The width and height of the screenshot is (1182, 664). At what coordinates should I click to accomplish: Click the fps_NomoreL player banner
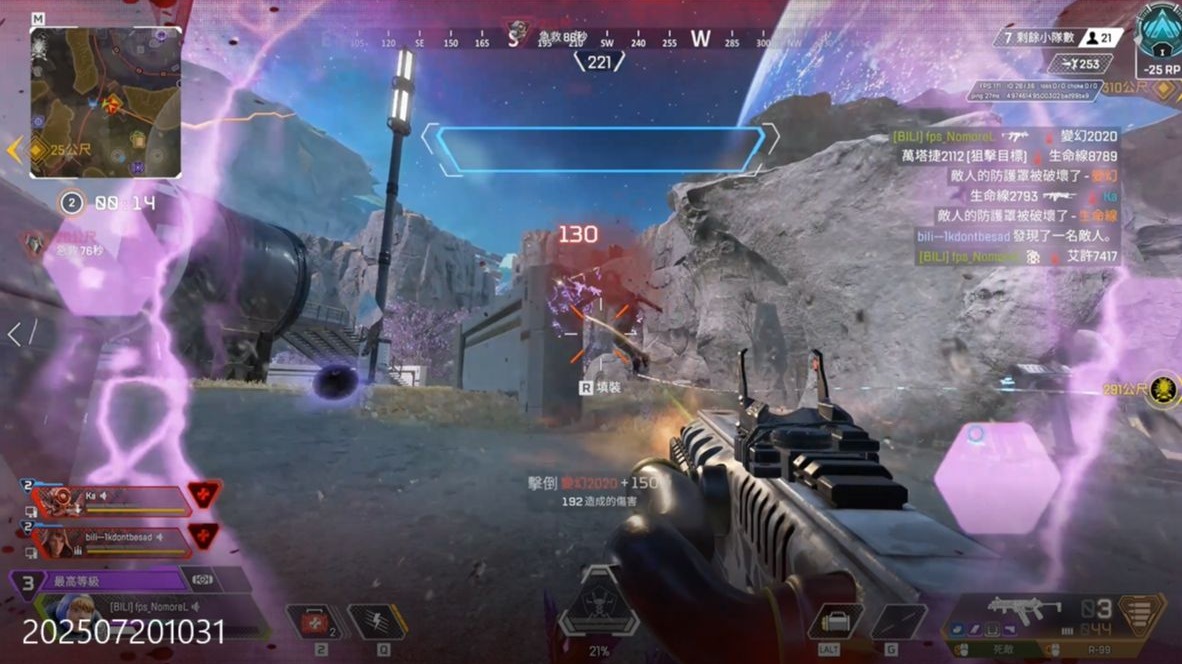coord(150,609)
